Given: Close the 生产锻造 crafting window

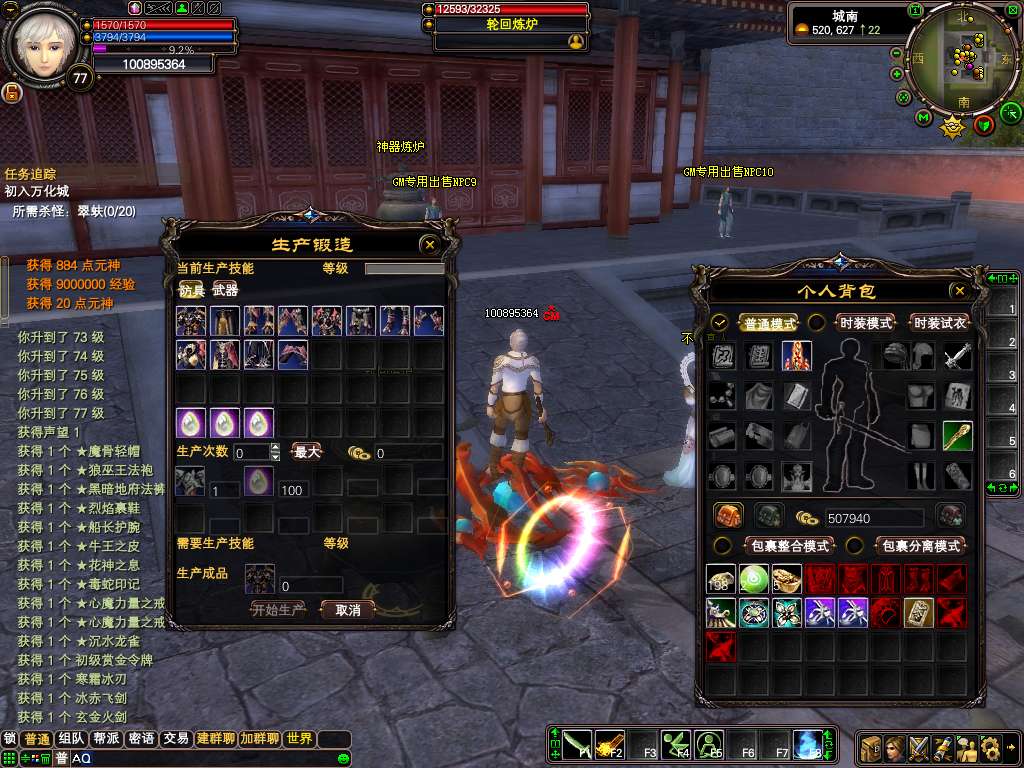Looking at the screenshot, I should (x=430, y=243).
